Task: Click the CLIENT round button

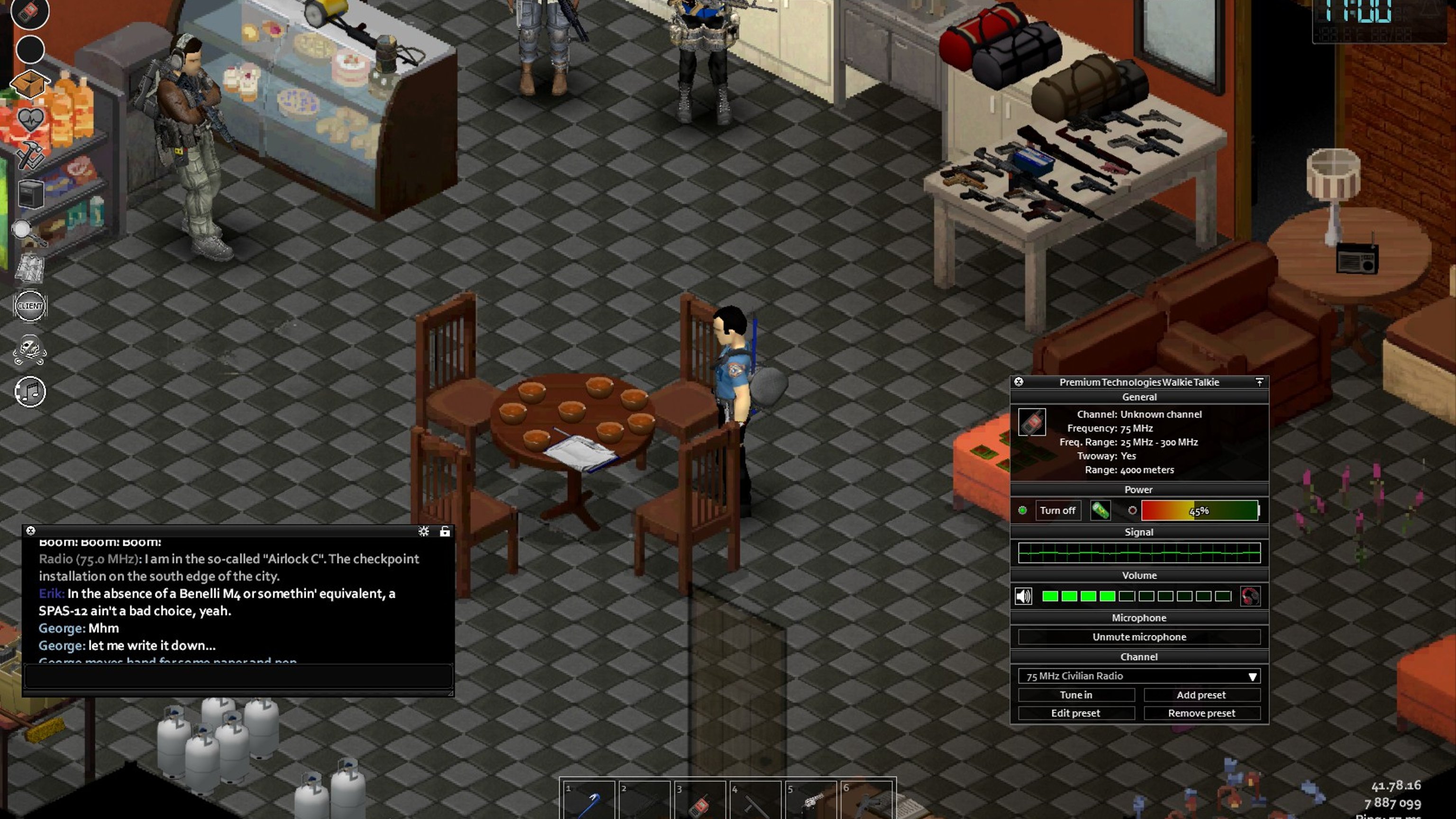Action: click(30, 306)
